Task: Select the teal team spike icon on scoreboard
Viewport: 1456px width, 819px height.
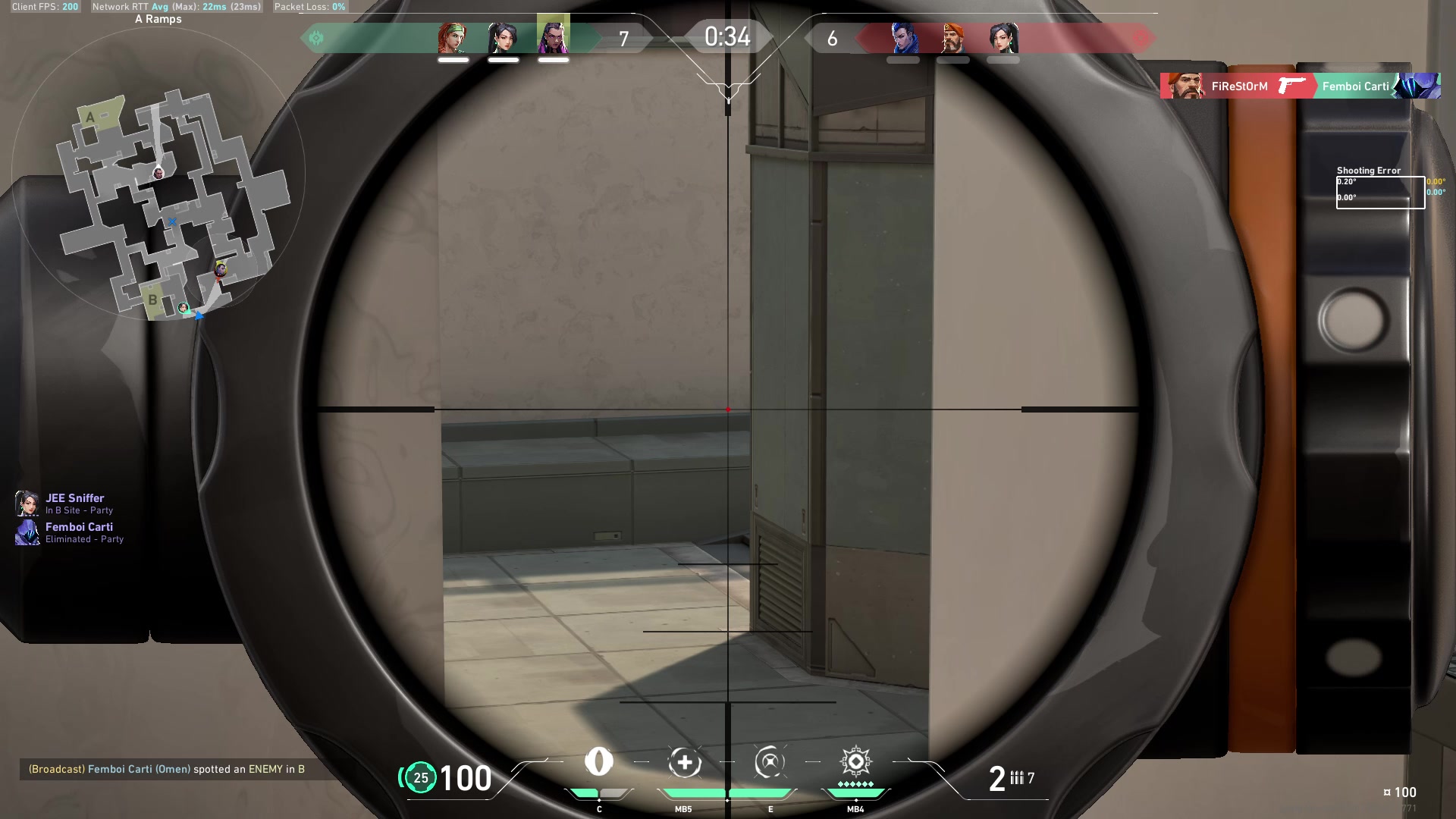Action: [x=316, y=37]
